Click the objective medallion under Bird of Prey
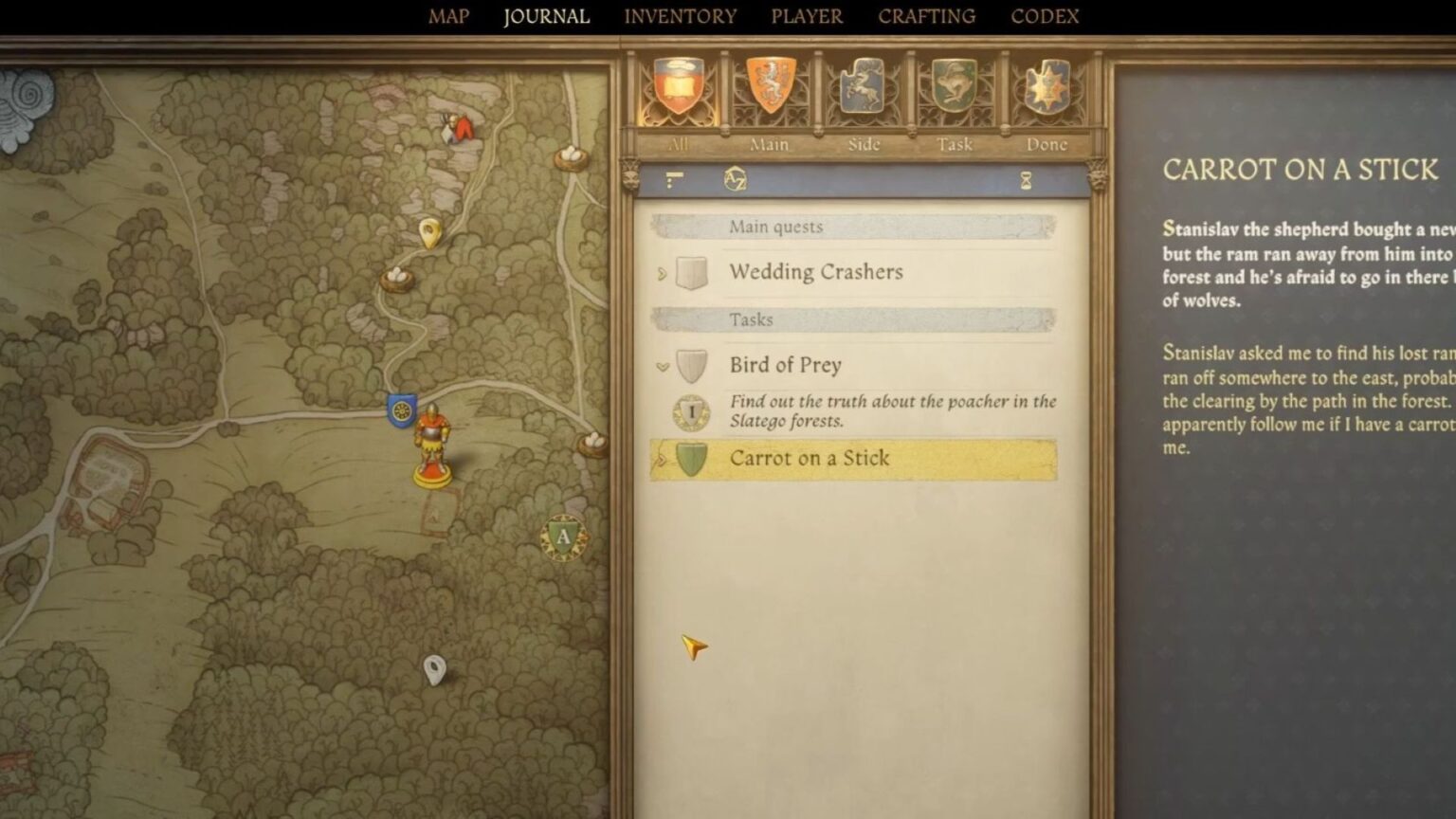This screenshot has height=819, width=1456. (692, 409)
